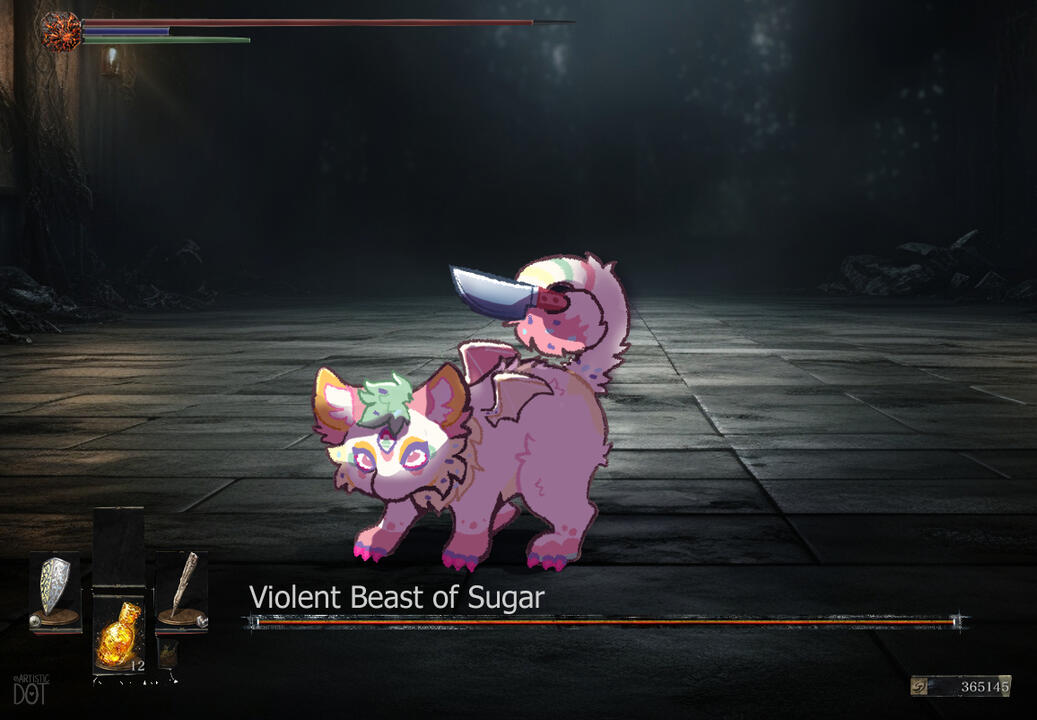Image resolution: width=1037 pixels, height=720 pixels.
Task: Click the small dim item icon below the club
Action: pos(169,653)
